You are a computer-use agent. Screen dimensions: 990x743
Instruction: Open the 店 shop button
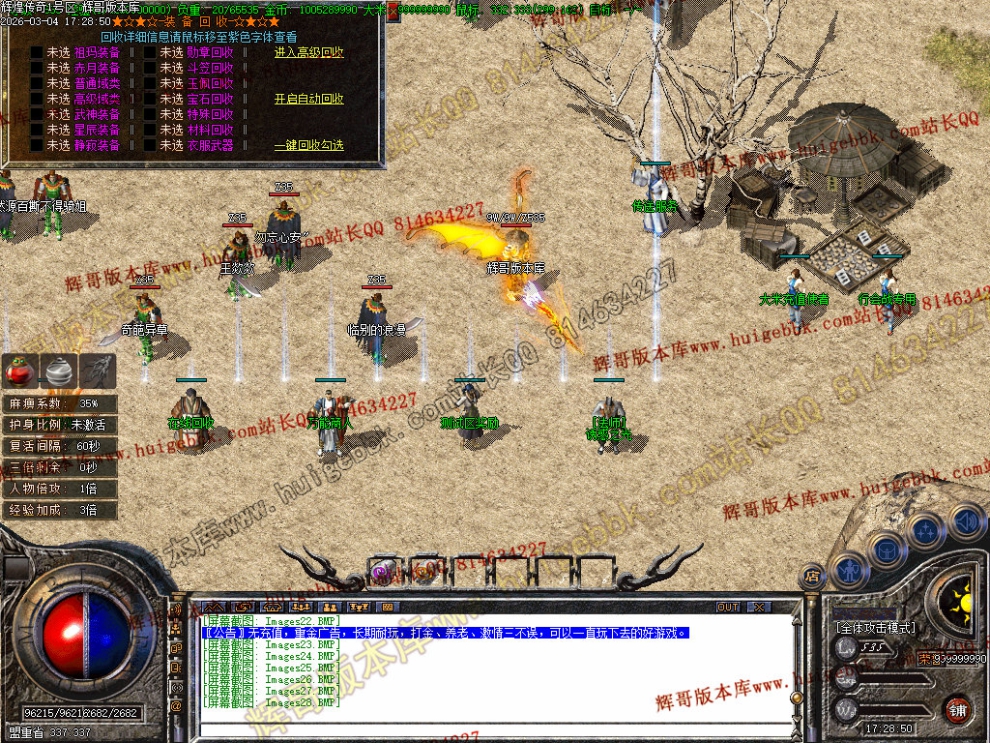pyautogui.click(x=813, y=575)
